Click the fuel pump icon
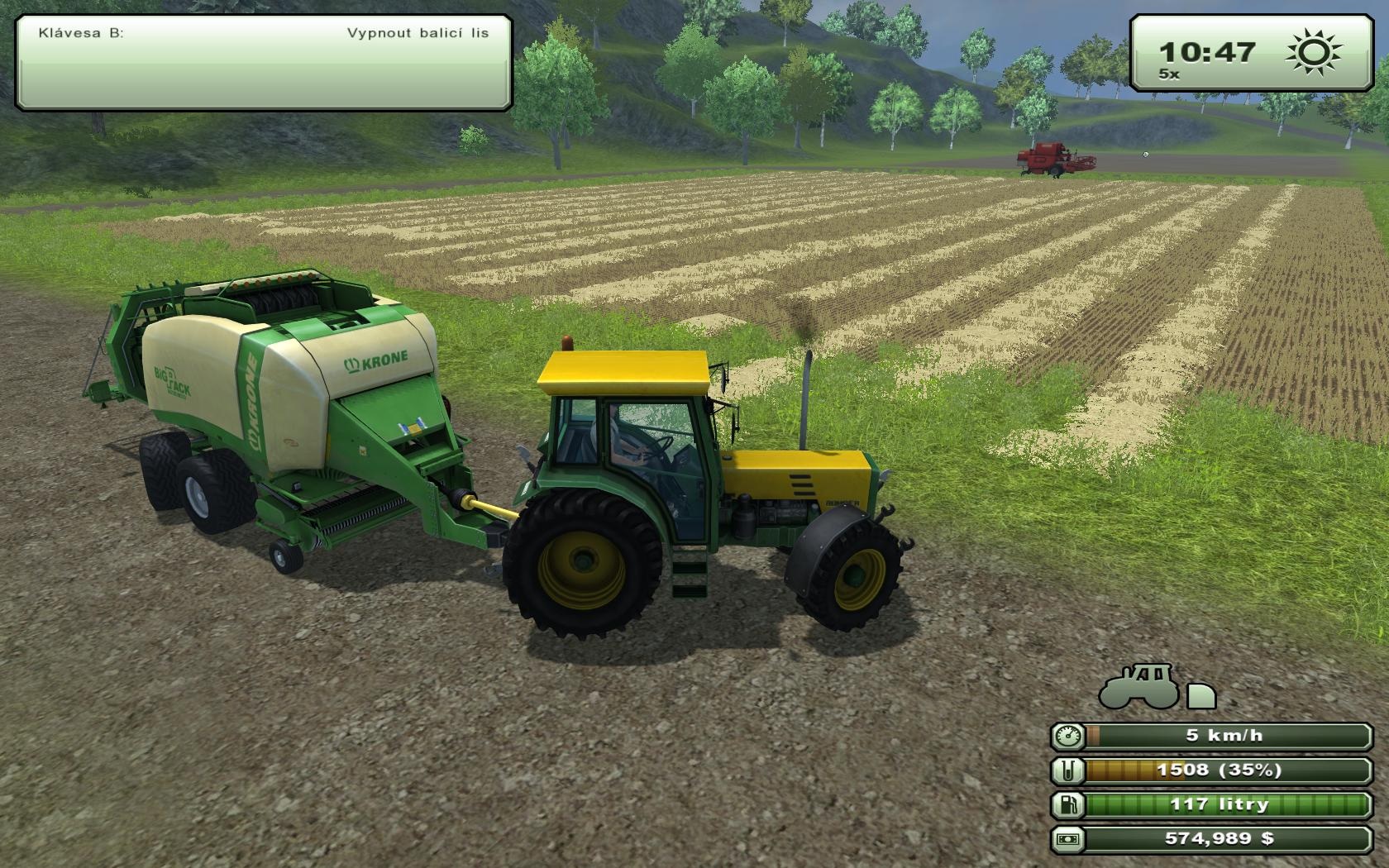 1068,804
